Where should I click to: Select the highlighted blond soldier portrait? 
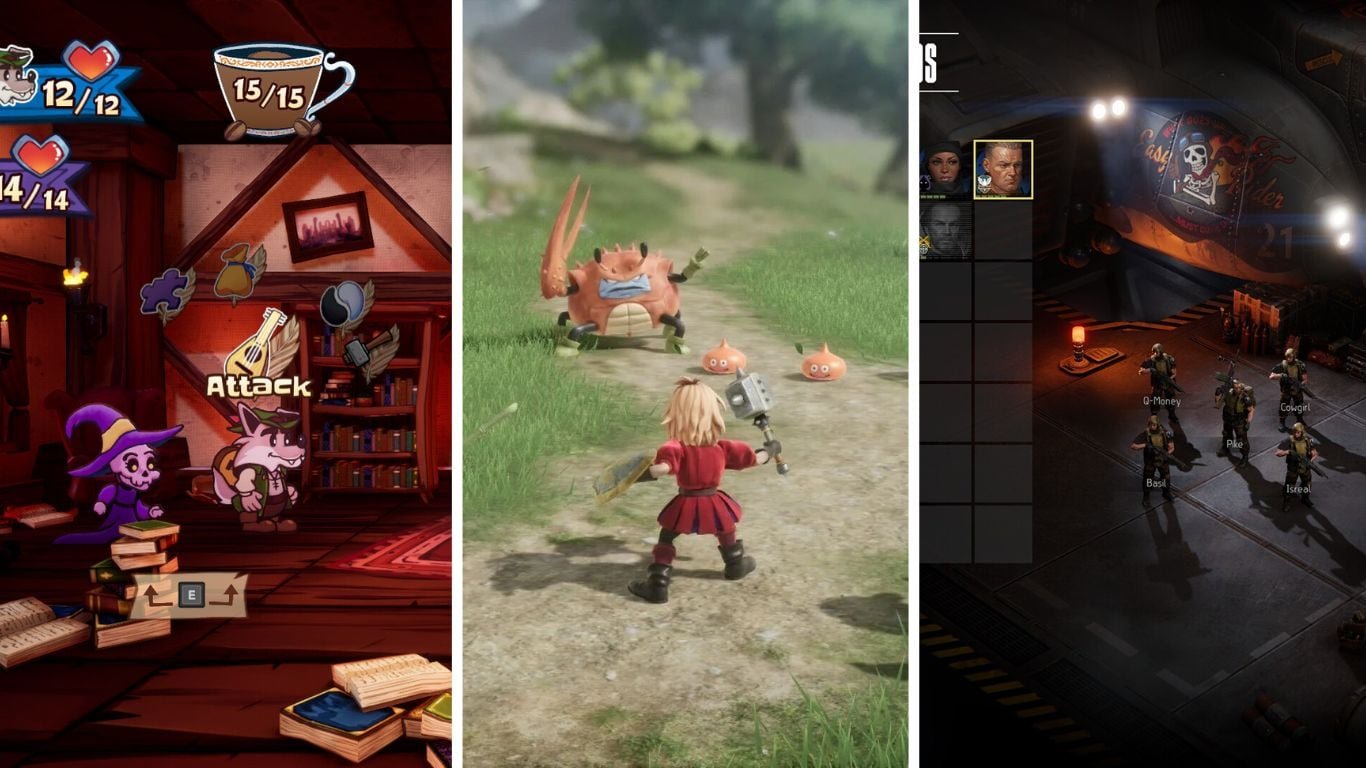tap(1002, 169)
